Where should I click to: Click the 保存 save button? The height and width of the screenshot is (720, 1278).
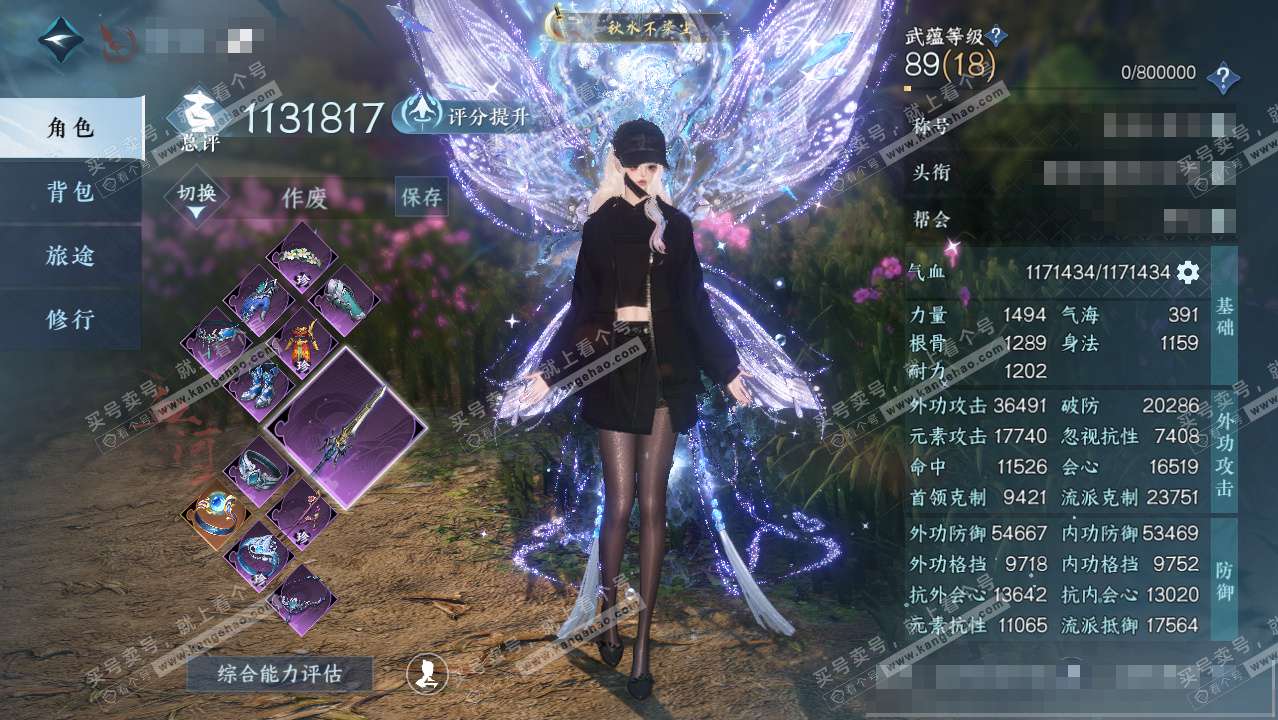point(421,197)
